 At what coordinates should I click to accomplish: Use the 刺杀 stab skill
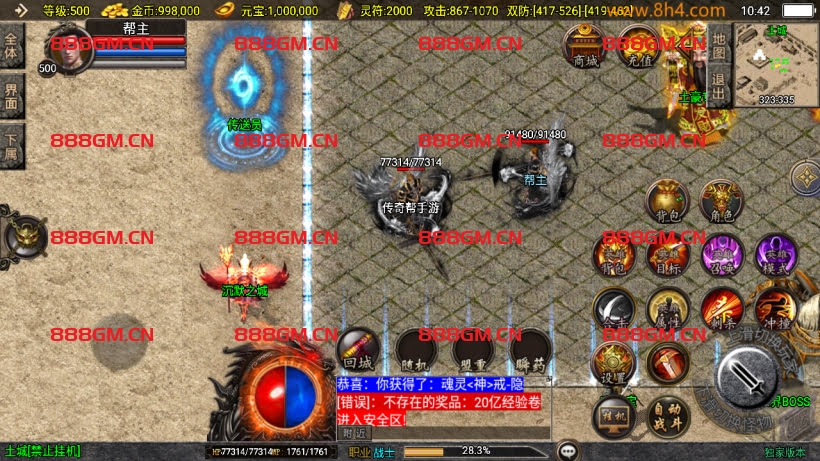(x=720, y=308)
